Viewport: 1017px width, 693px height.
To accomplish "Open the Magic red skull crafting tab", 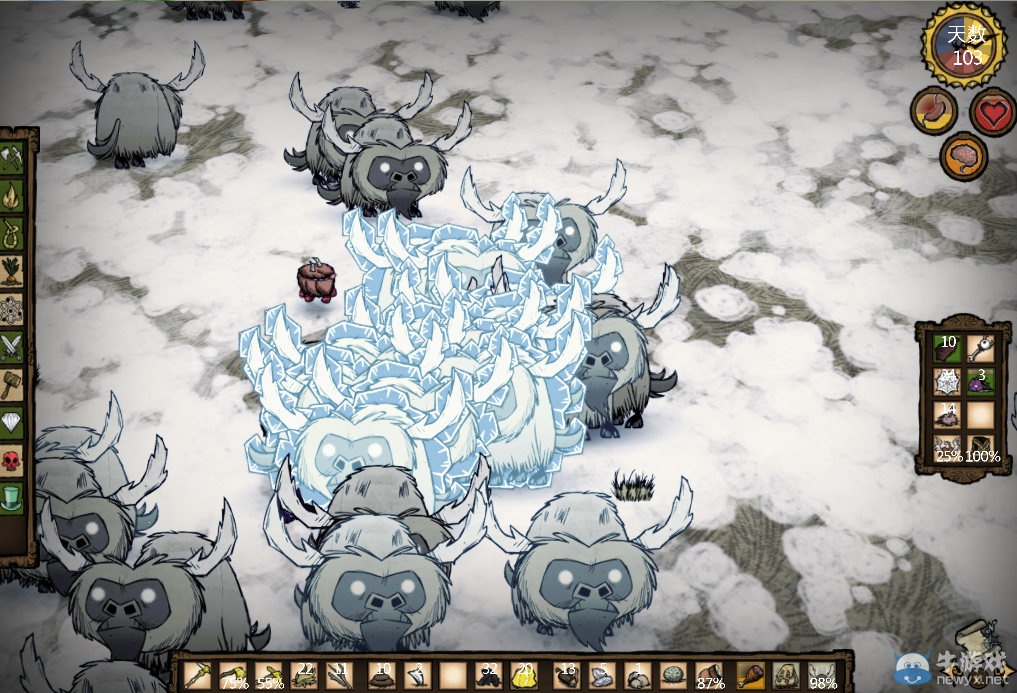I will point(12,460).
